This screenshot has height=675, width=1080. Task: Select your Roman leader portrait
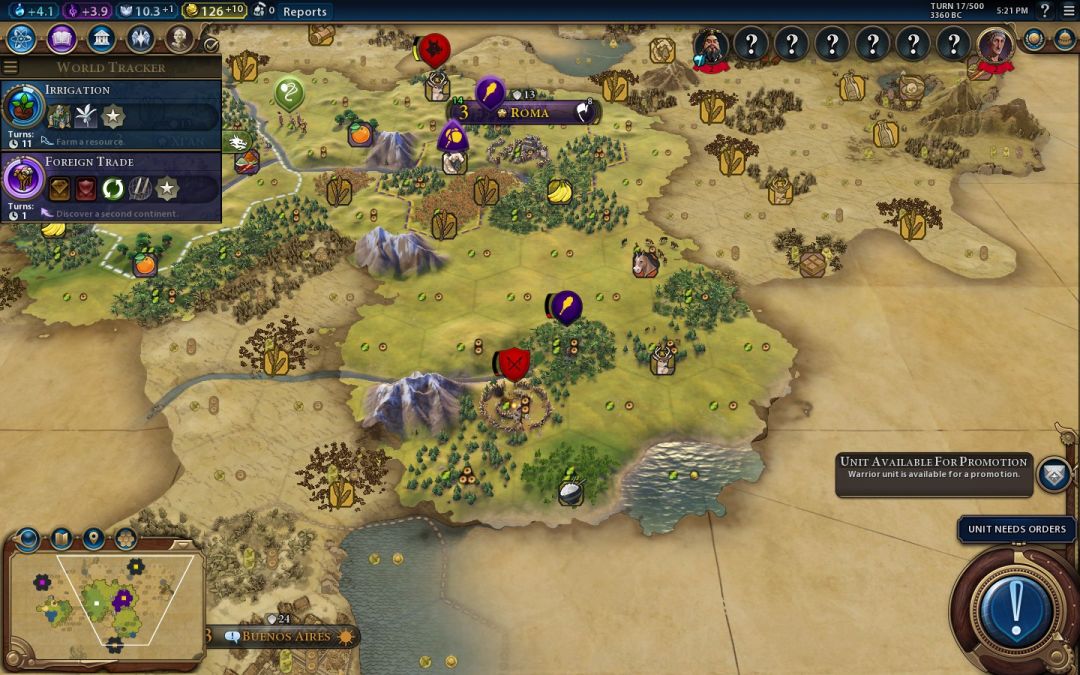point(995,45)
